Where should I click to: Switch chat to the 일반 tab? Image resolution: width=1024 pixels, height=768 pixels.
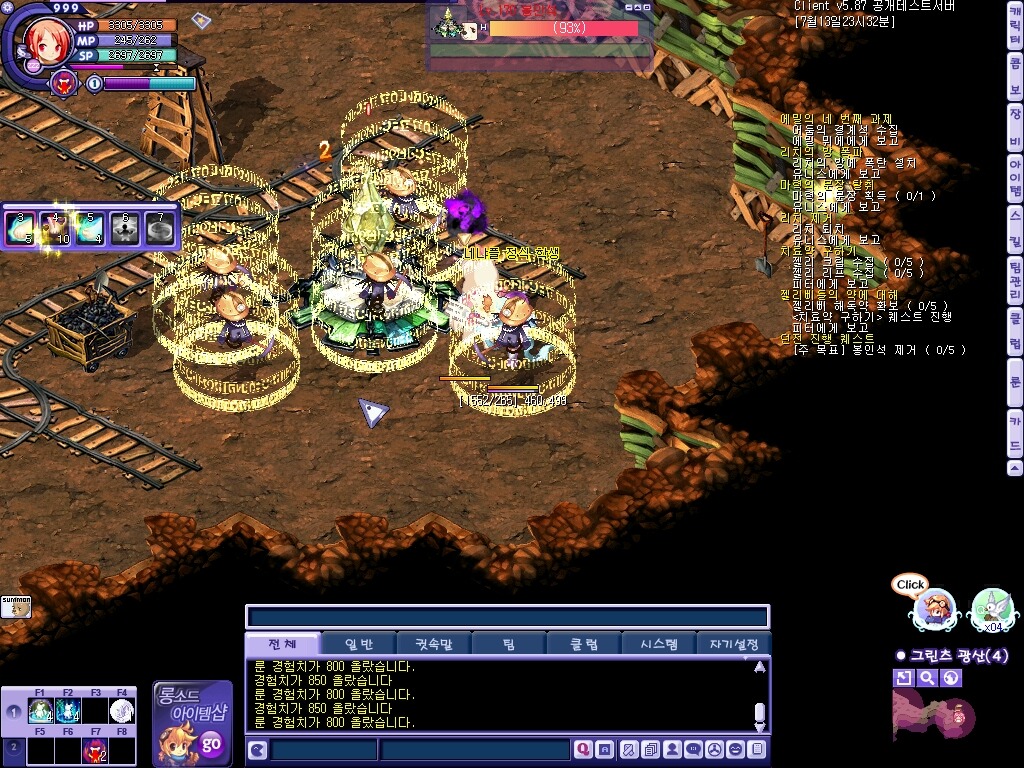pyautogui.click(x=359, y=644)
